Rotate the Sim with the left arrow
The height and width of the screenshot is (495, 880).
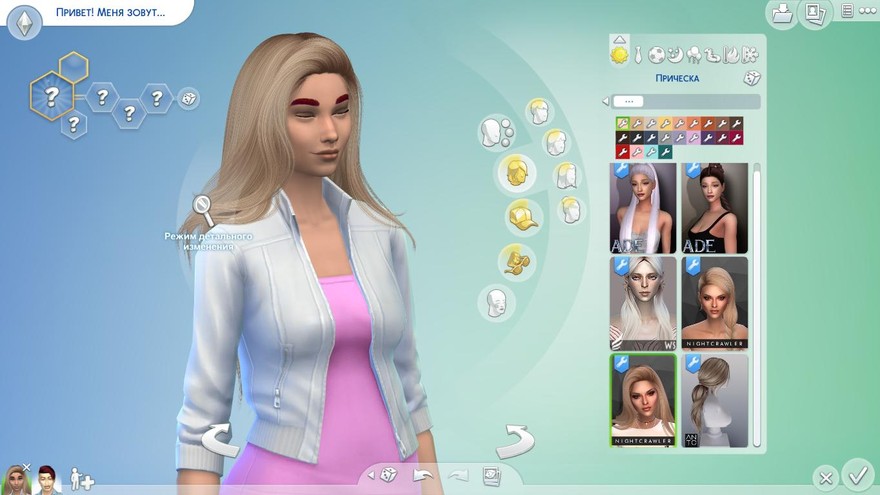219,441
